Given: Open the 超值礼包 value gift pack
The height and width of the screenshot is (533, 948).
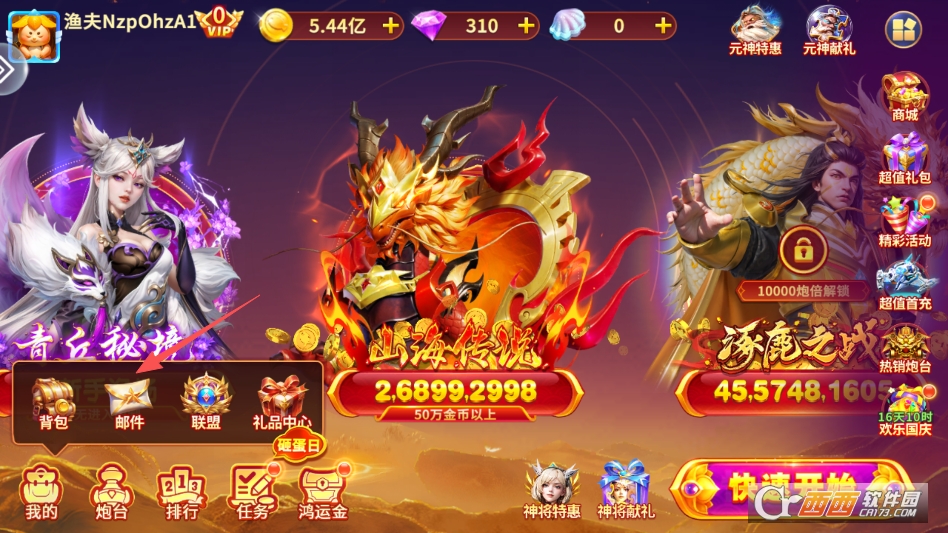Looking at the screenshot, I should 904,162.
